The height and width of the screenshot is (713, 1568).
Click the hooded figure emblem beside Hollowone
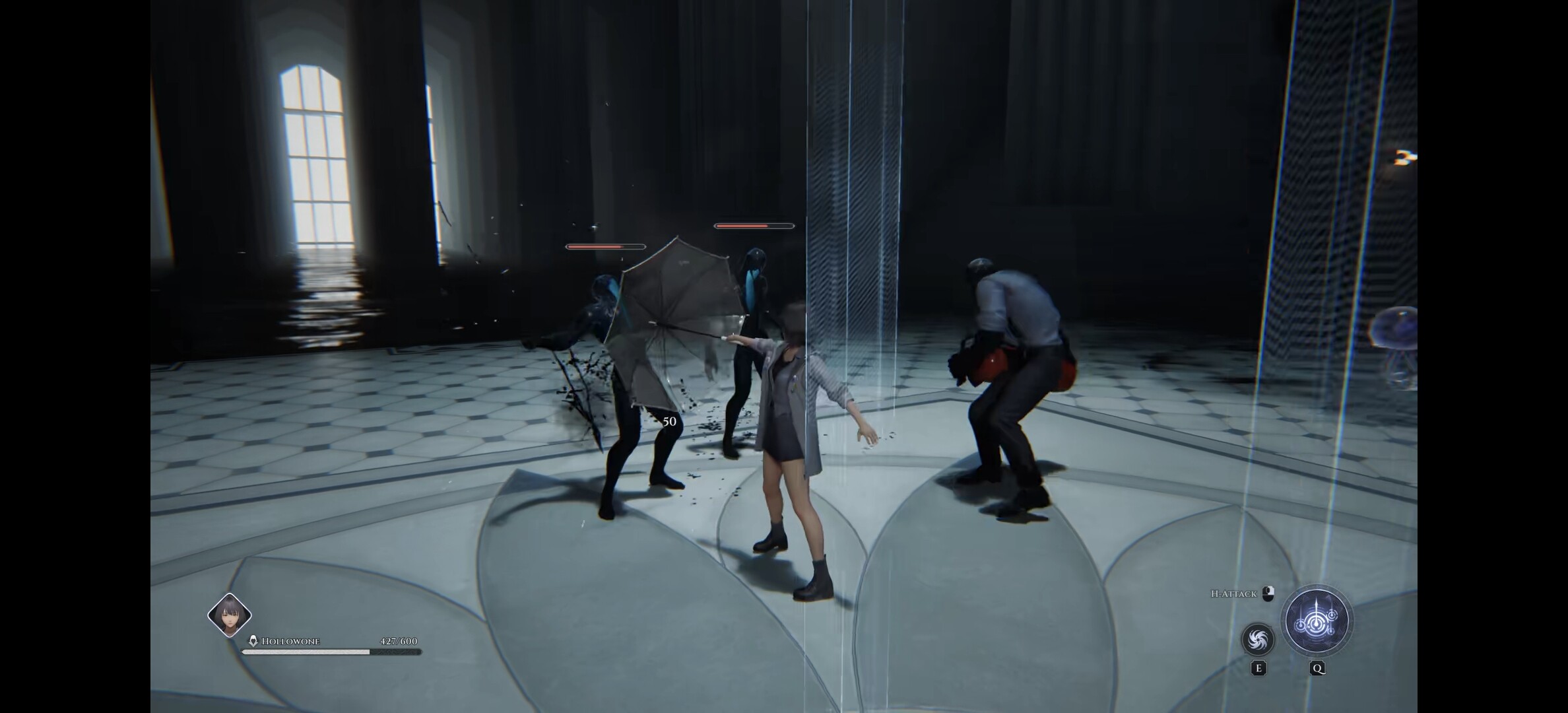coord(253,641)
